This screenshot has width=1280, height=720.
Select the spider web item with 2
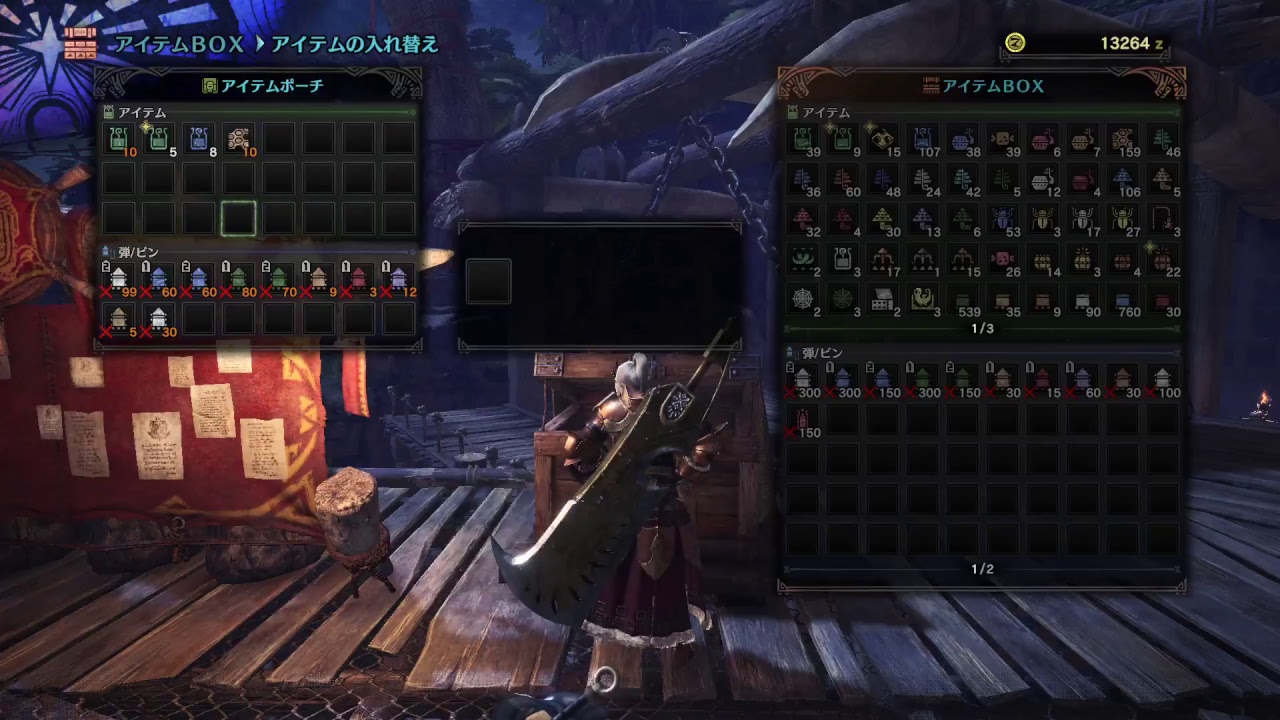pyautogui.click(x=803, y=299)
